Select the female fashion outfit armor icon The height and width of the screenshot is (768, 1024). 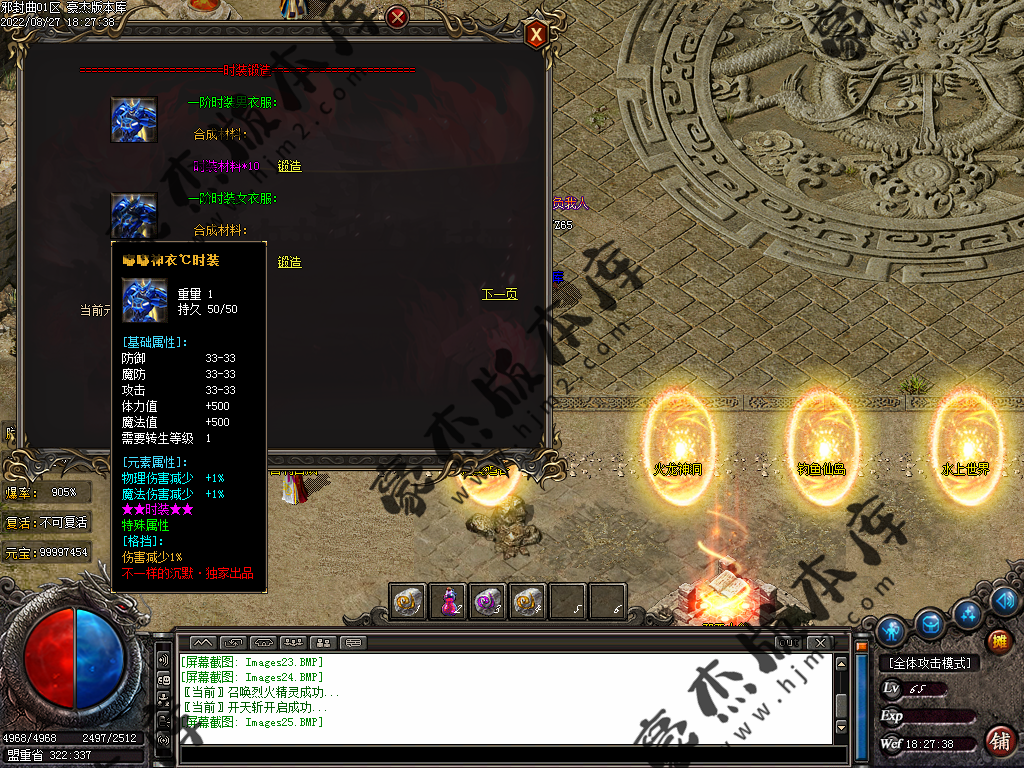click(x=134, y=215)
